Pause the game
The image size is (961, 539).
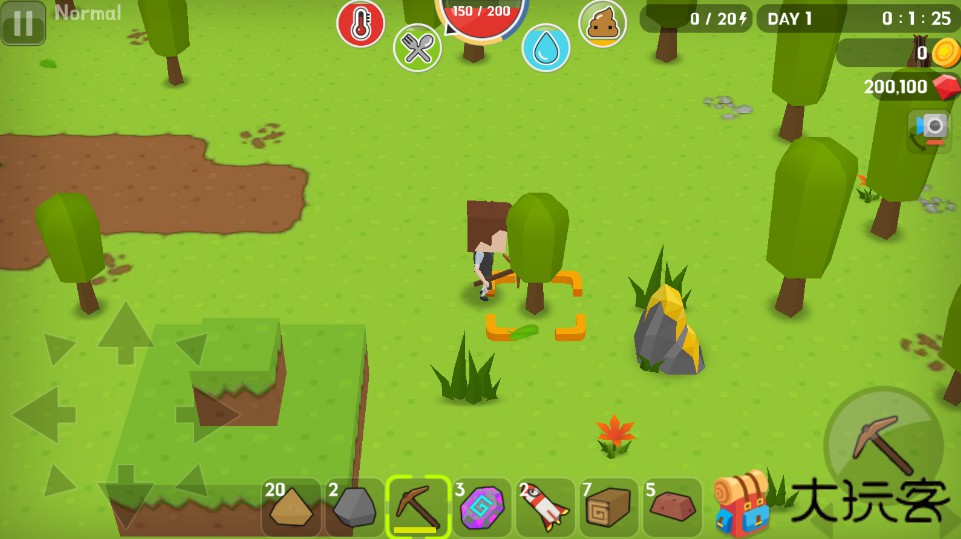point(23,22)
